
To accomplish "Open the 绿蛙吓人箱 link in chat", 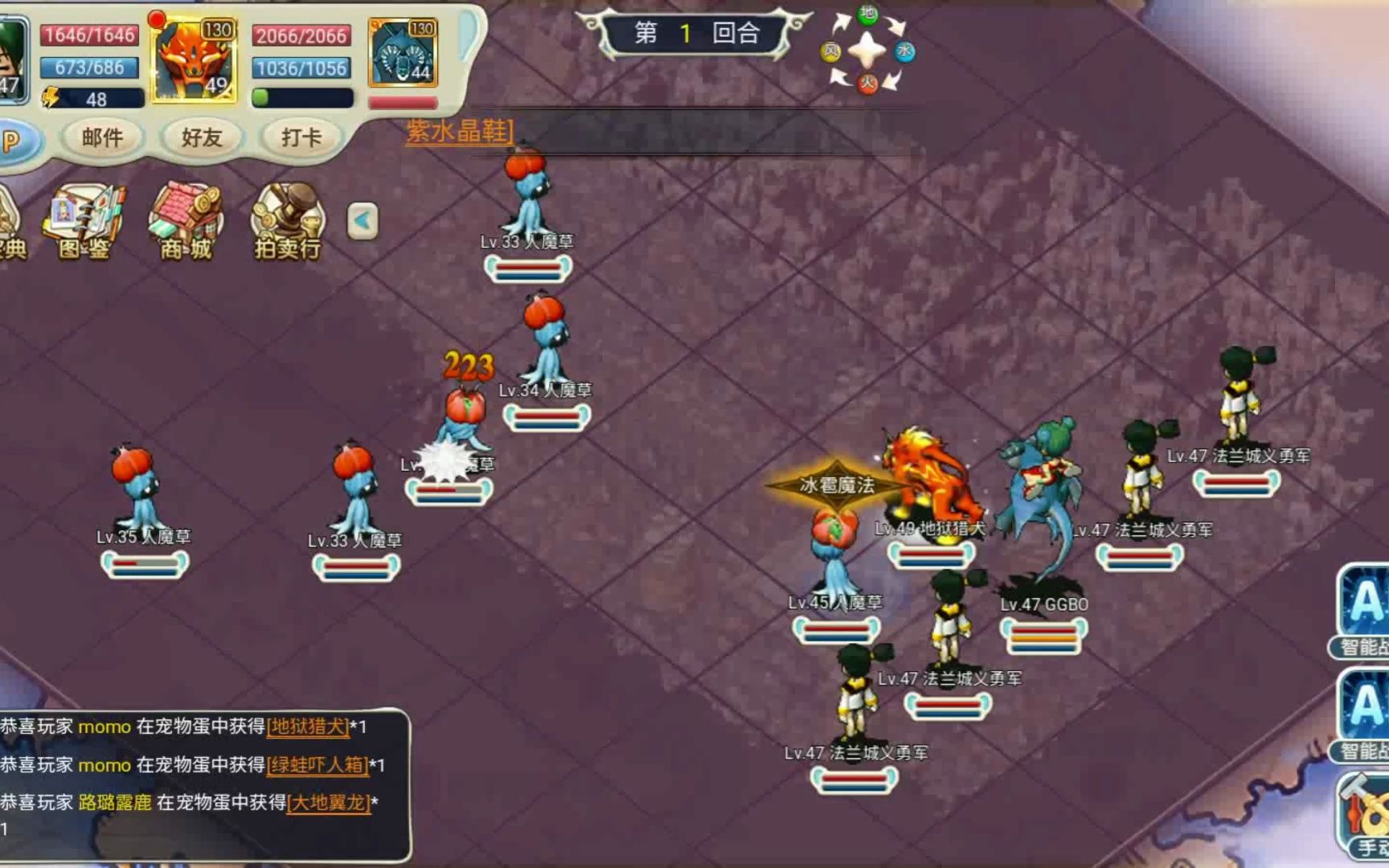I will [x=318, y=764].
